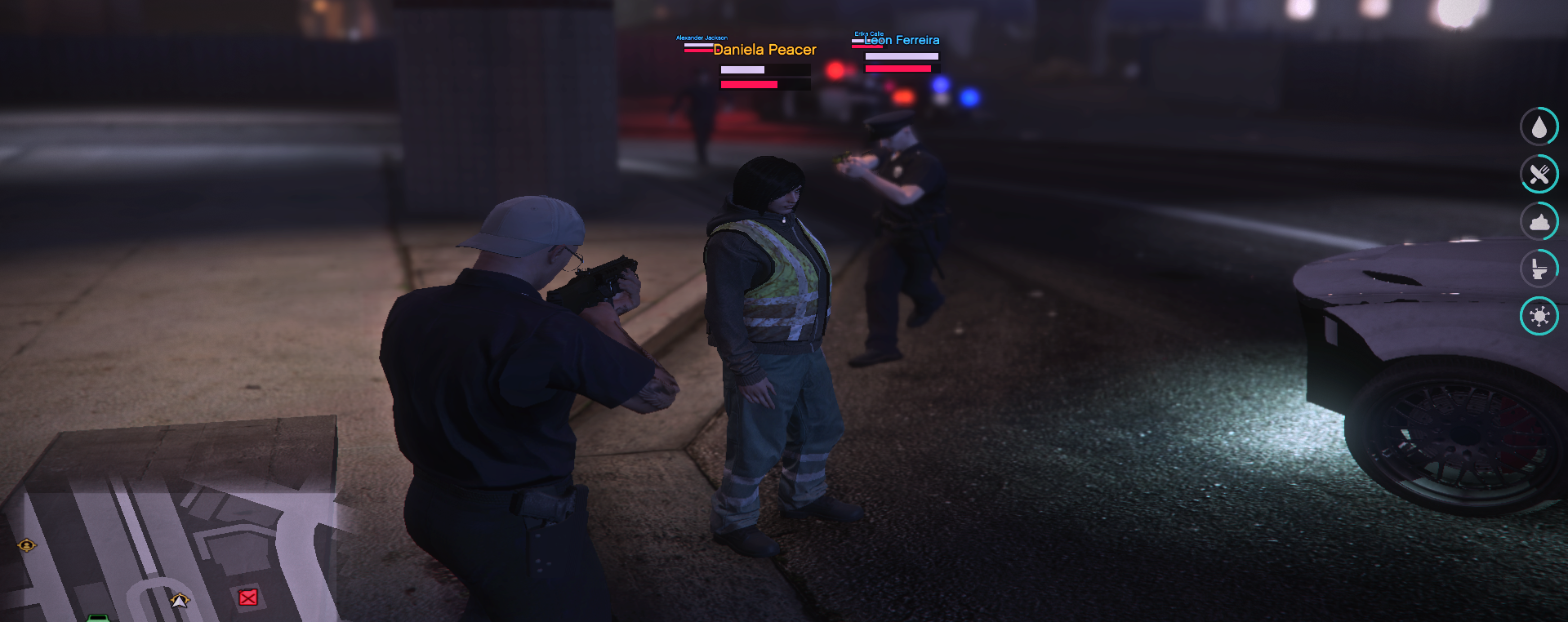1568x622 pixels.
Task: Click the red jerry can marker on minimap
Action: 248,598
